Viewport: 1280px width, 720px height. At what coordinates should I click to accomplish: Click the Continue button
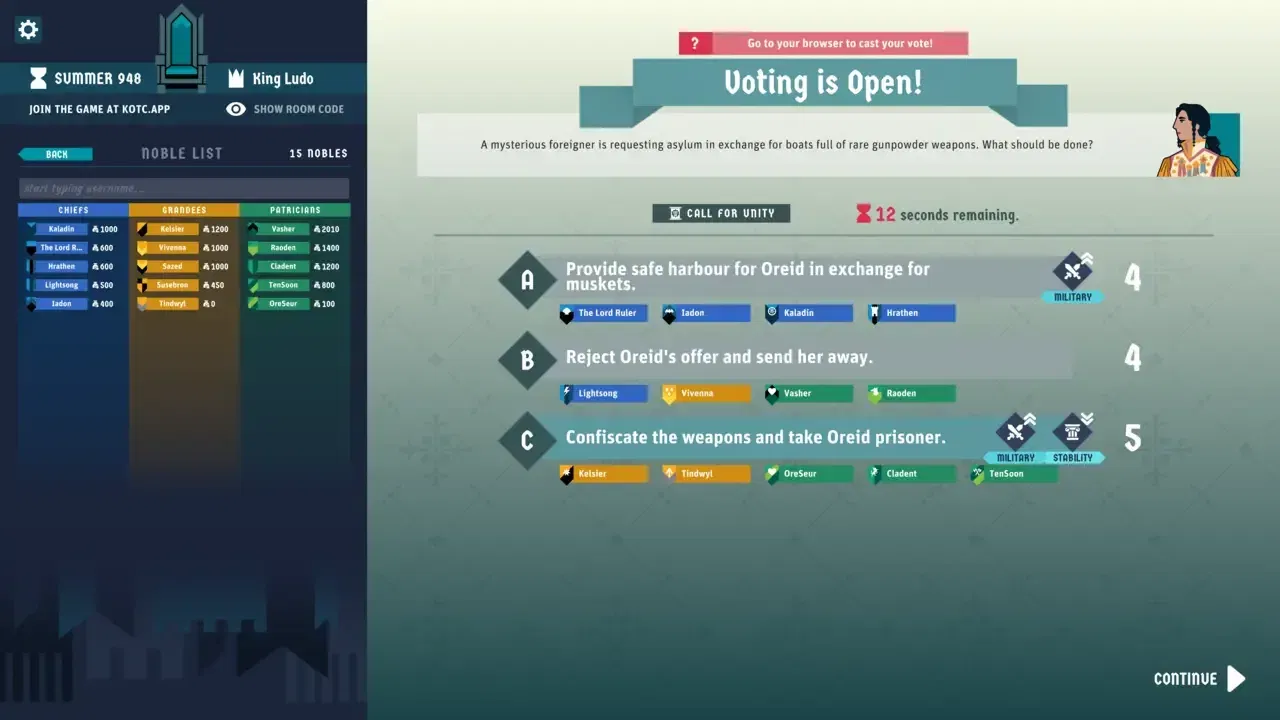pyautogui.click(x=1196, y=678)
